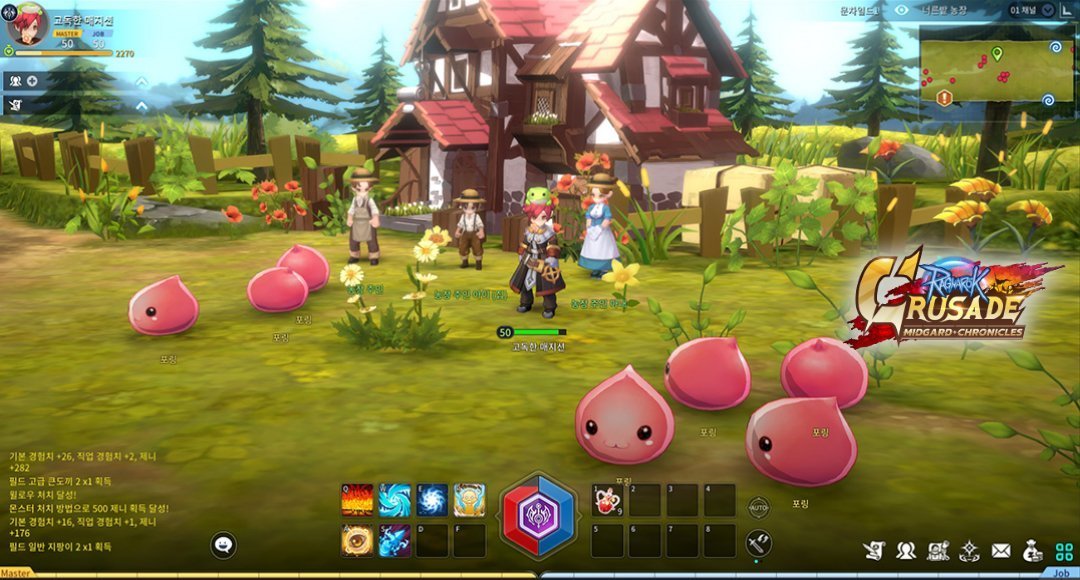Click the orange exclamation quest marker on minimap

944,97
